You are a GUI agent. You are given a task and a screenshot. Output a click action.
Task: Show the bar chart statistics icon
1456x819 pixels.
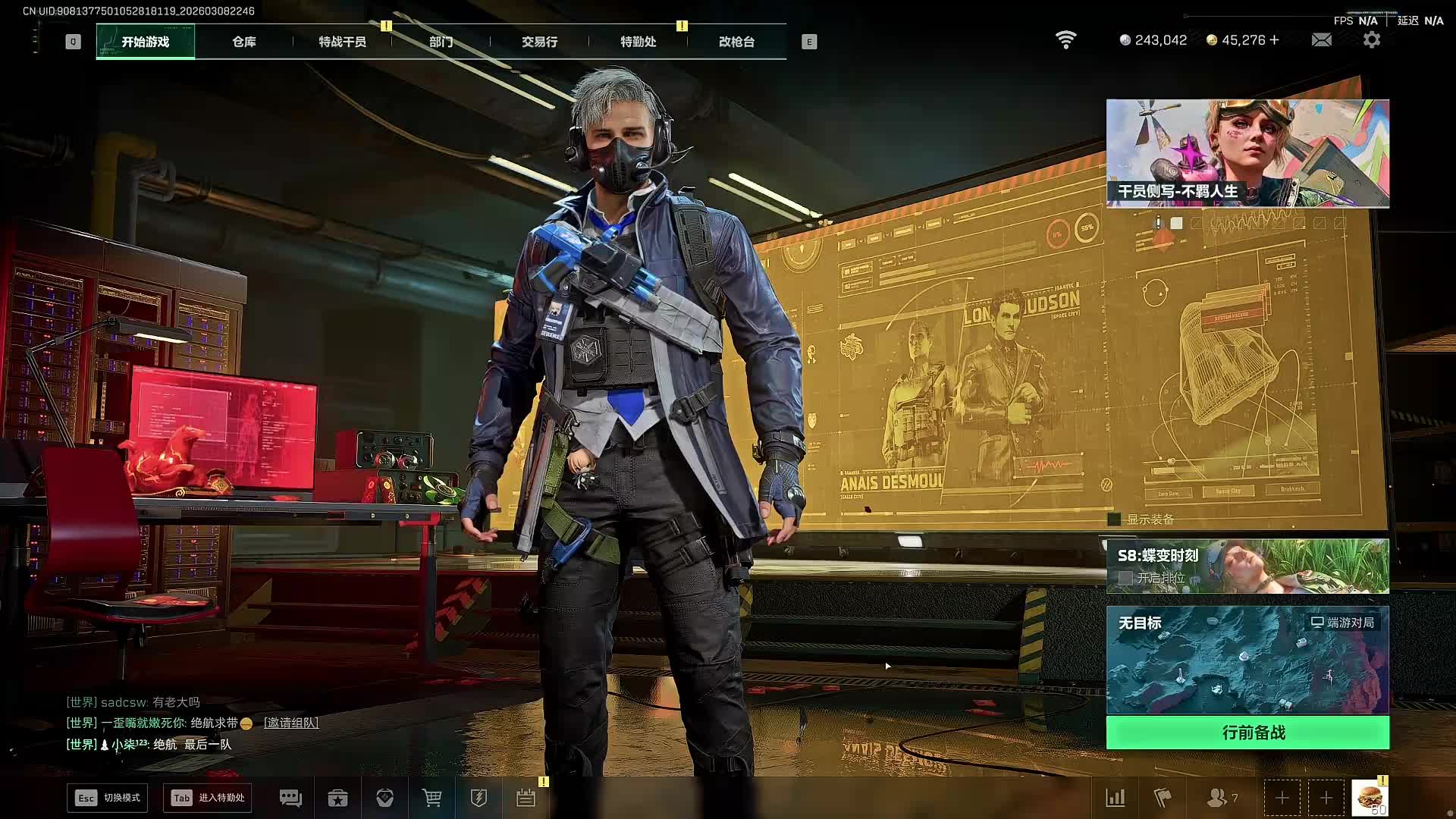click(x=1116, y=798)
